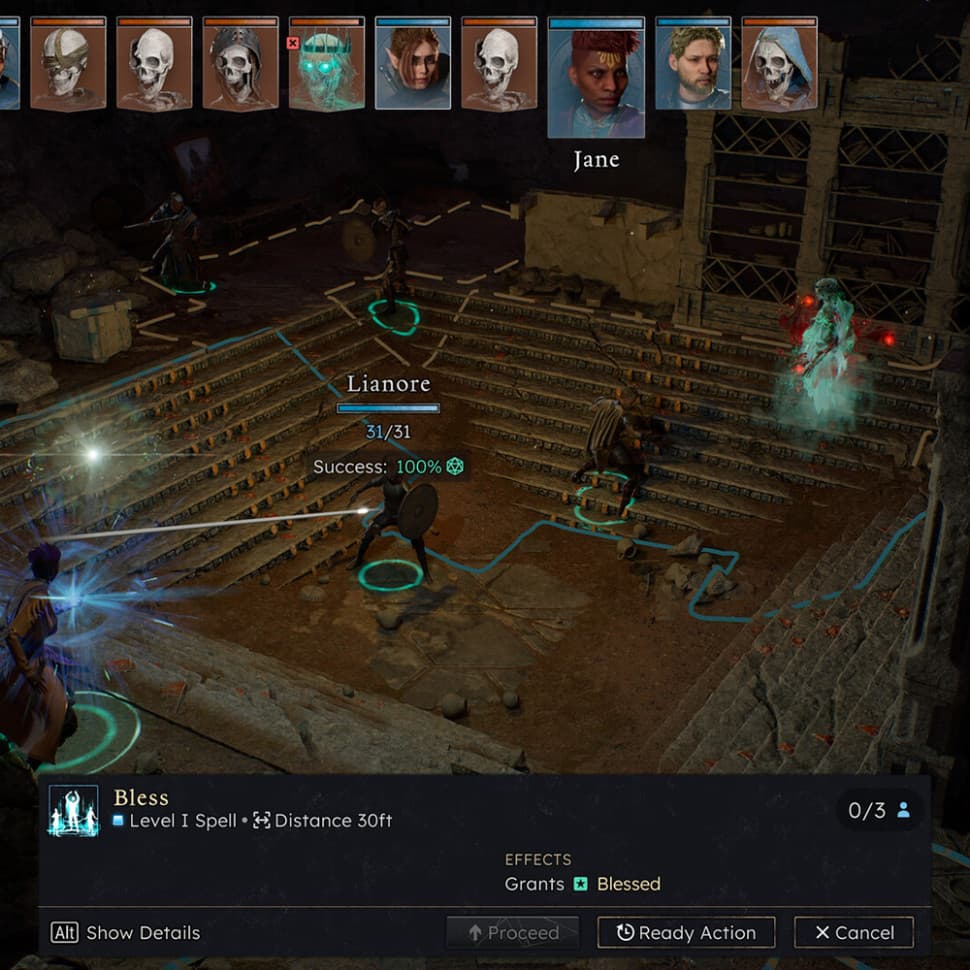
Task: Choose the Ready Action button
Action: pos(686,933)
